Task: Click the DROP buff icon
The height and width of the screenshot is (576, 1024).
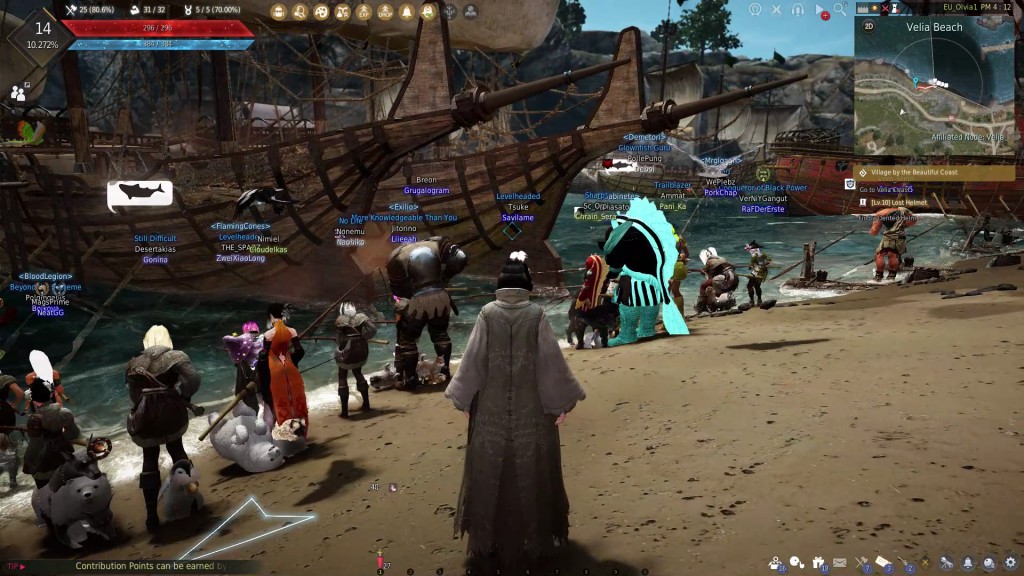Action: [385, 12]
